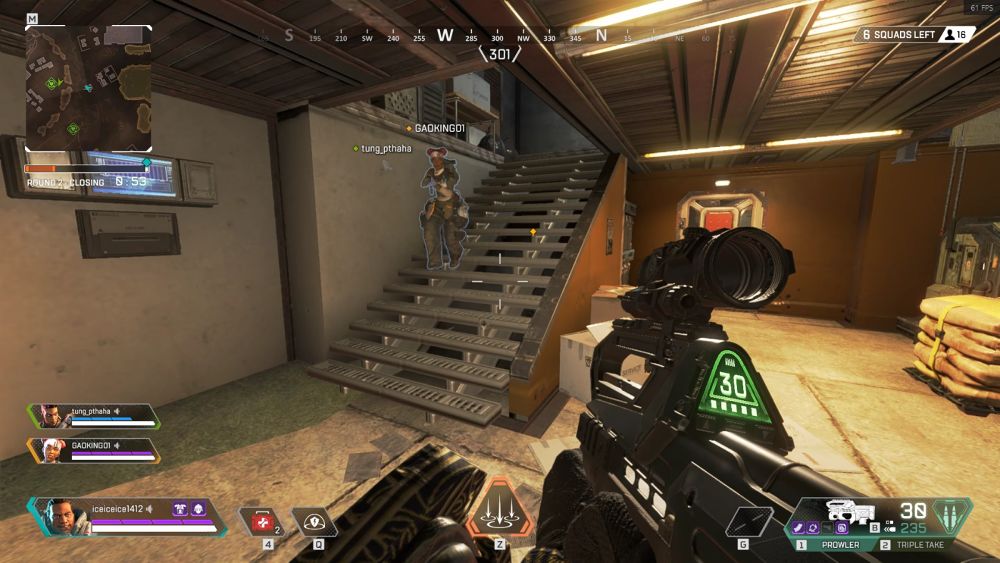
Task: Switch to the Triple Take weapon slot
Action: [x=915, y=545]
